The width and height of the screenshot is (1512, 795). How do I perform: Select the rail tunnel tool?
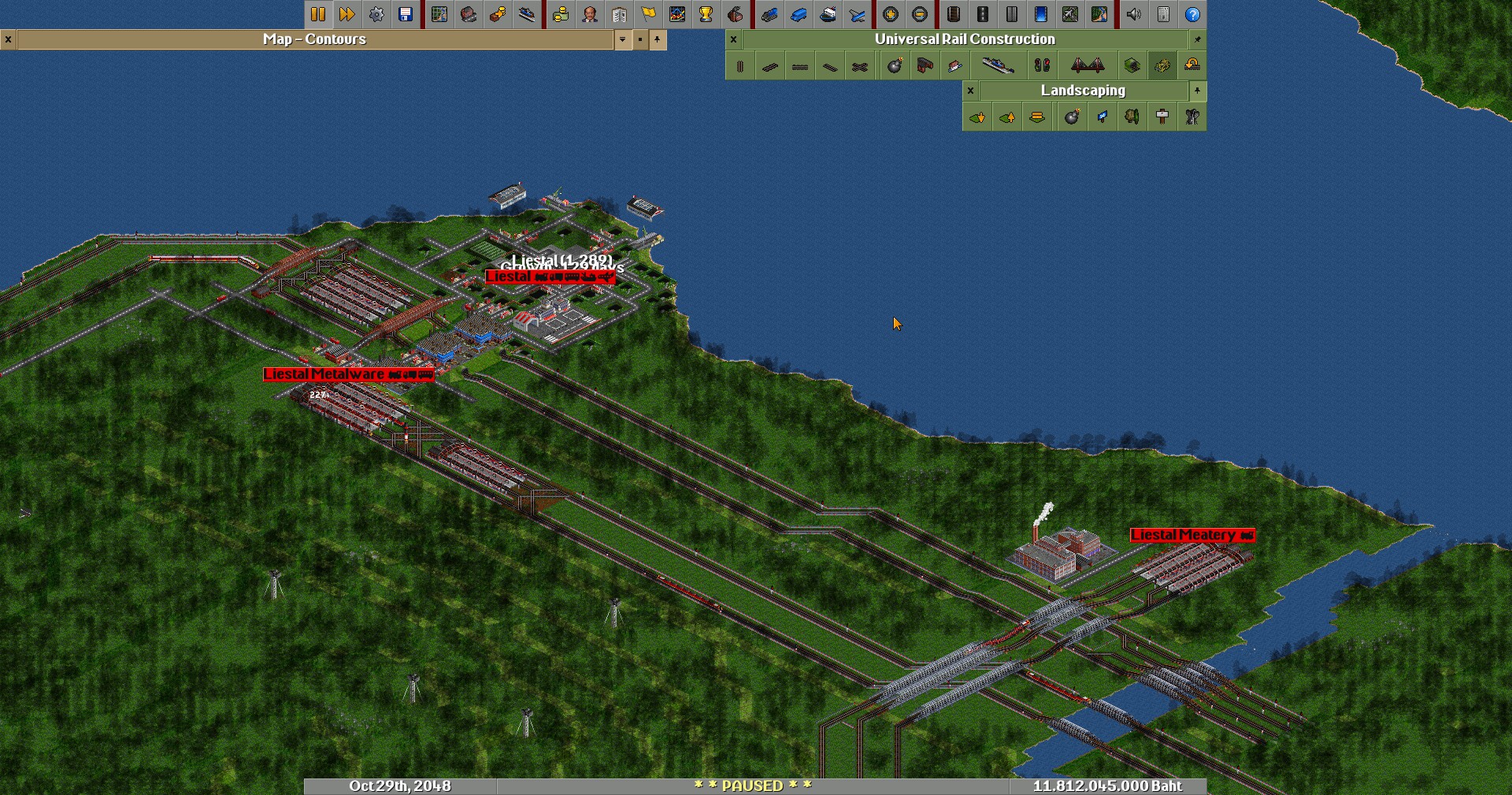point(1132,66)
